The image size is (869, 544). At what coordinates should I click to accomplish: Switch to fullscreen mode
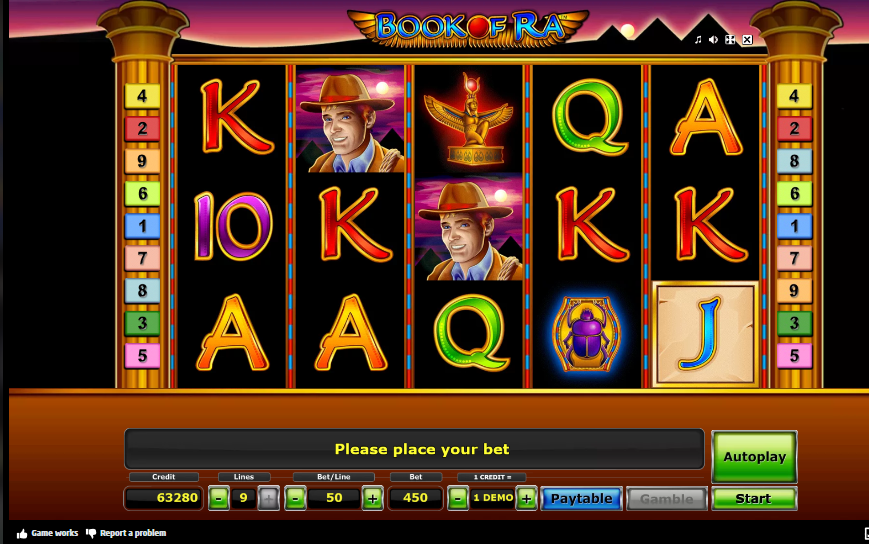point(730,40)
